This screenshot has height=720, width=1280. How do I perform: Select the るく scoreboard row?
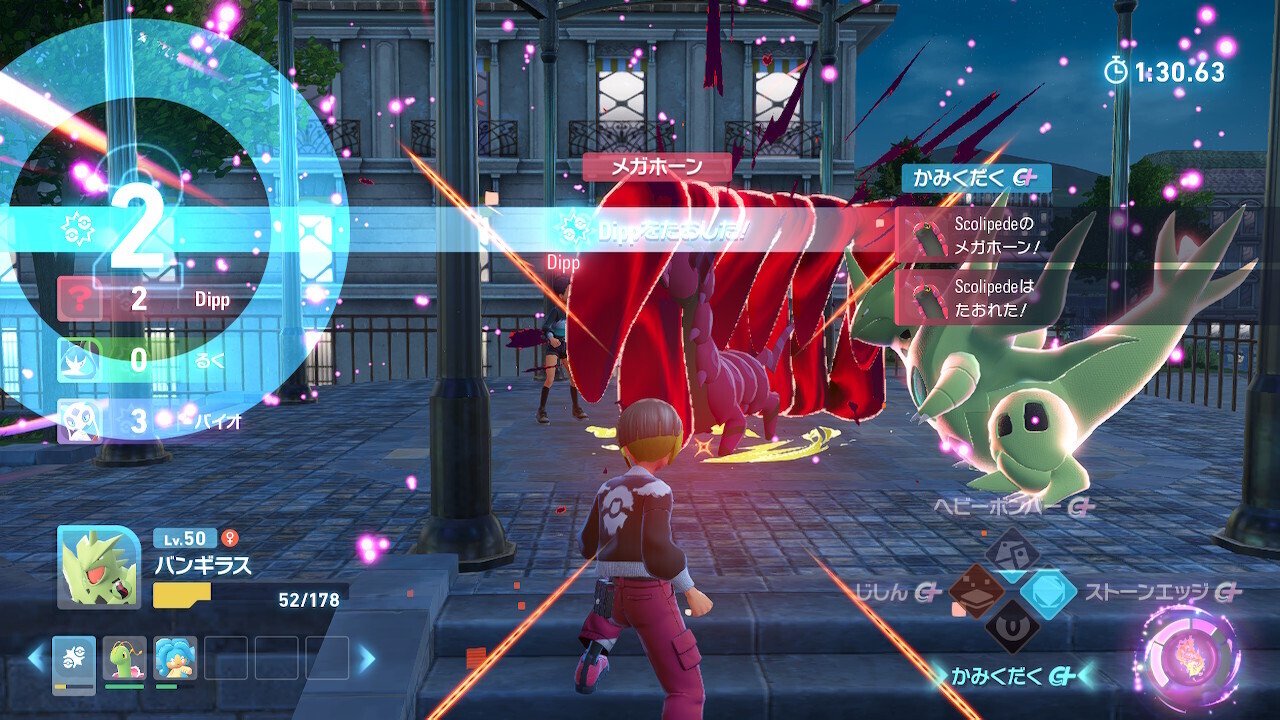click(150, 360)
